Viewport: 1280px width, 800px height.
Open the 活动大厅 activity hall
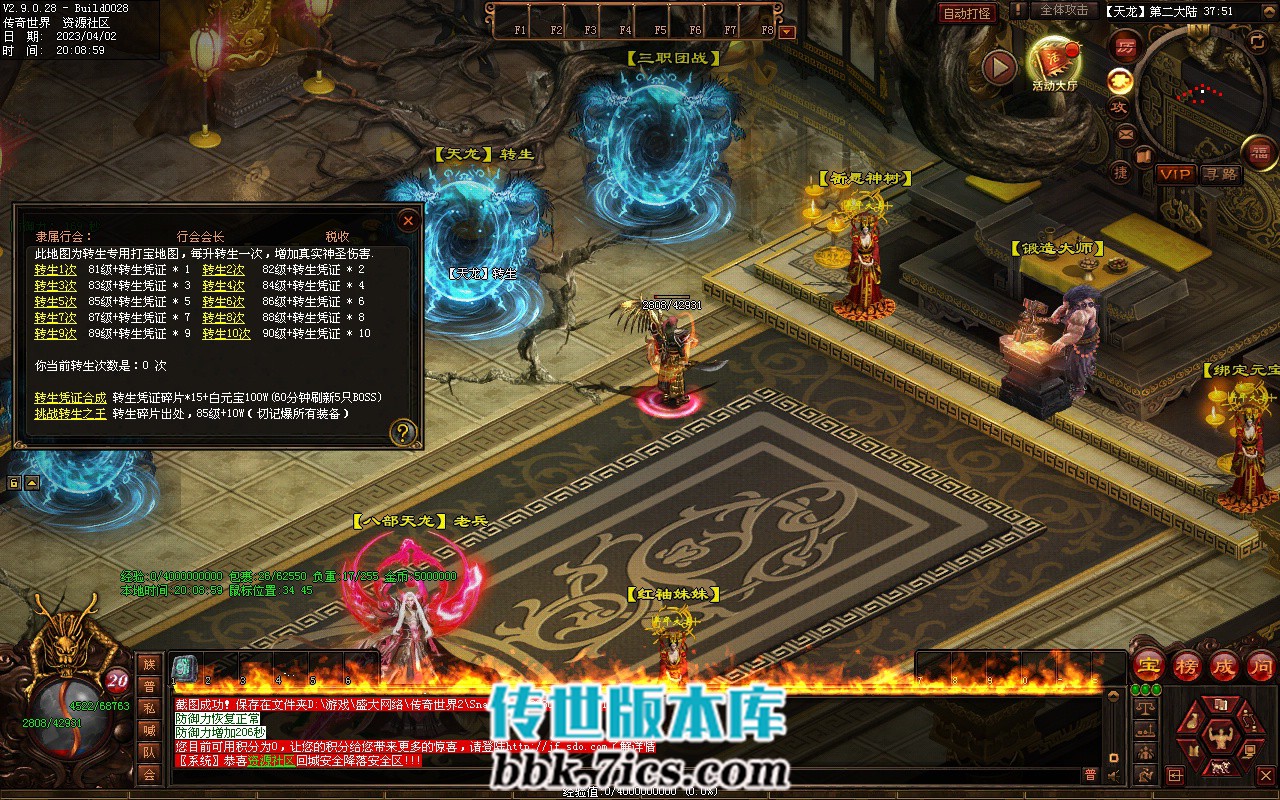click(1054, 64)
